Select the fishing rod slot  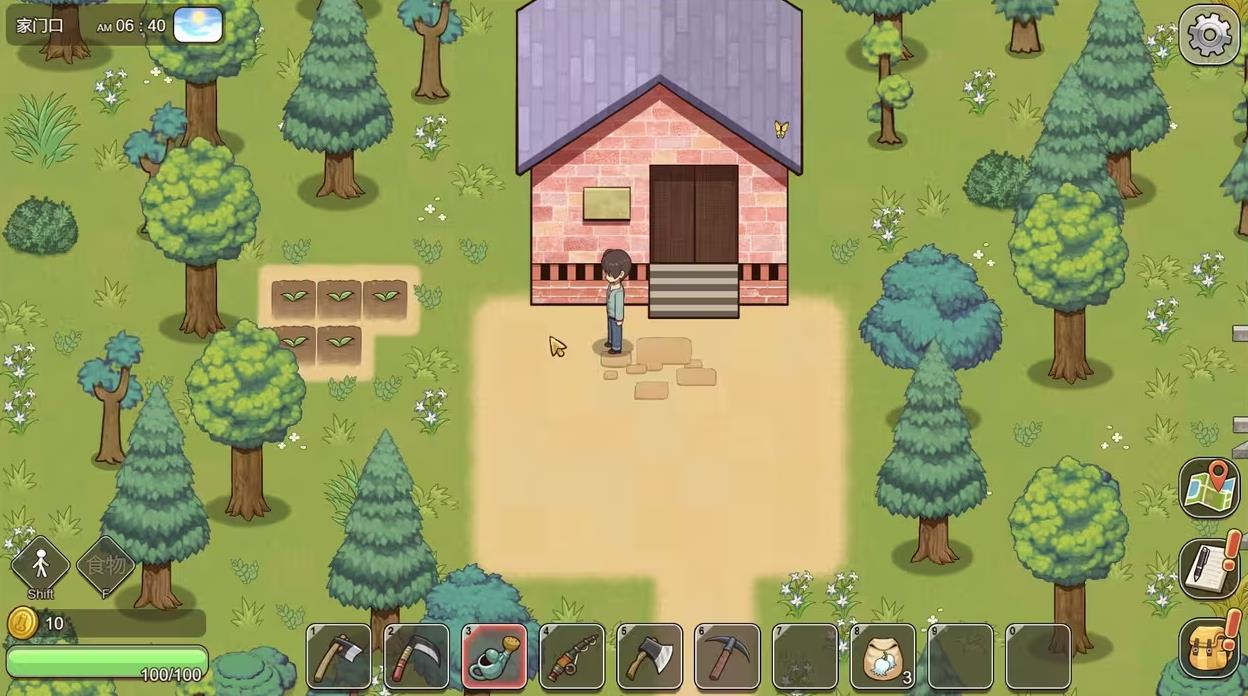click(572, 657)
